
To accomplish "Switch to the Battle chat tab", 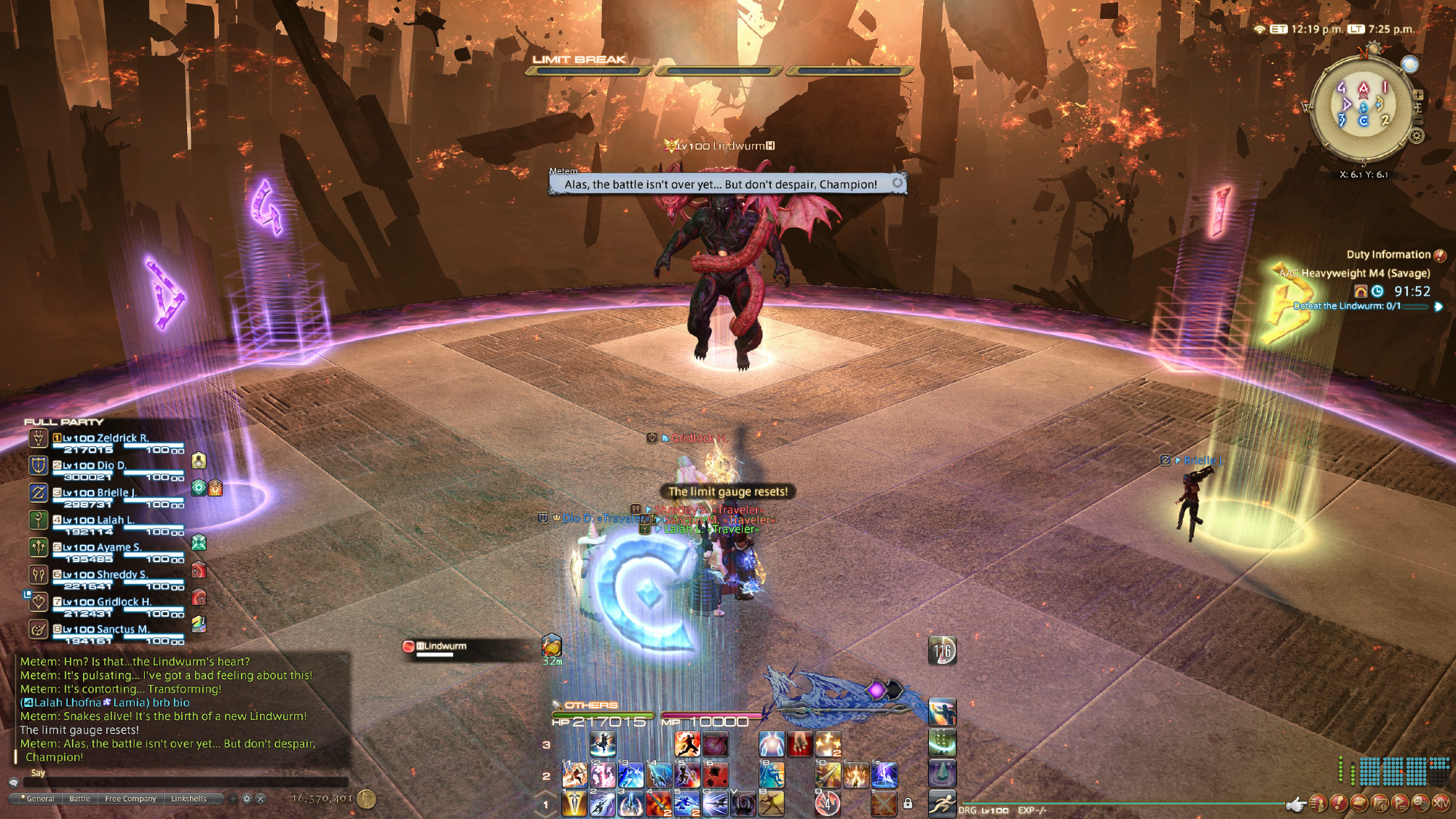I will coord(79,799).
